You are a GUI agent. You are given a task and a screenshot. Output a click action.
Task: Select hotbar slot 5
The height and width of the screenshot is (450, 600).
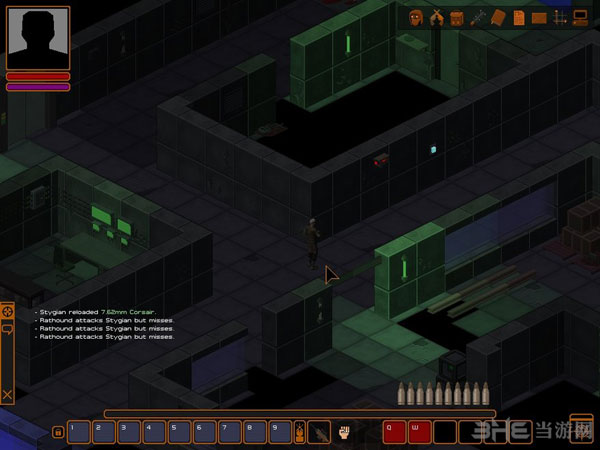177,432
